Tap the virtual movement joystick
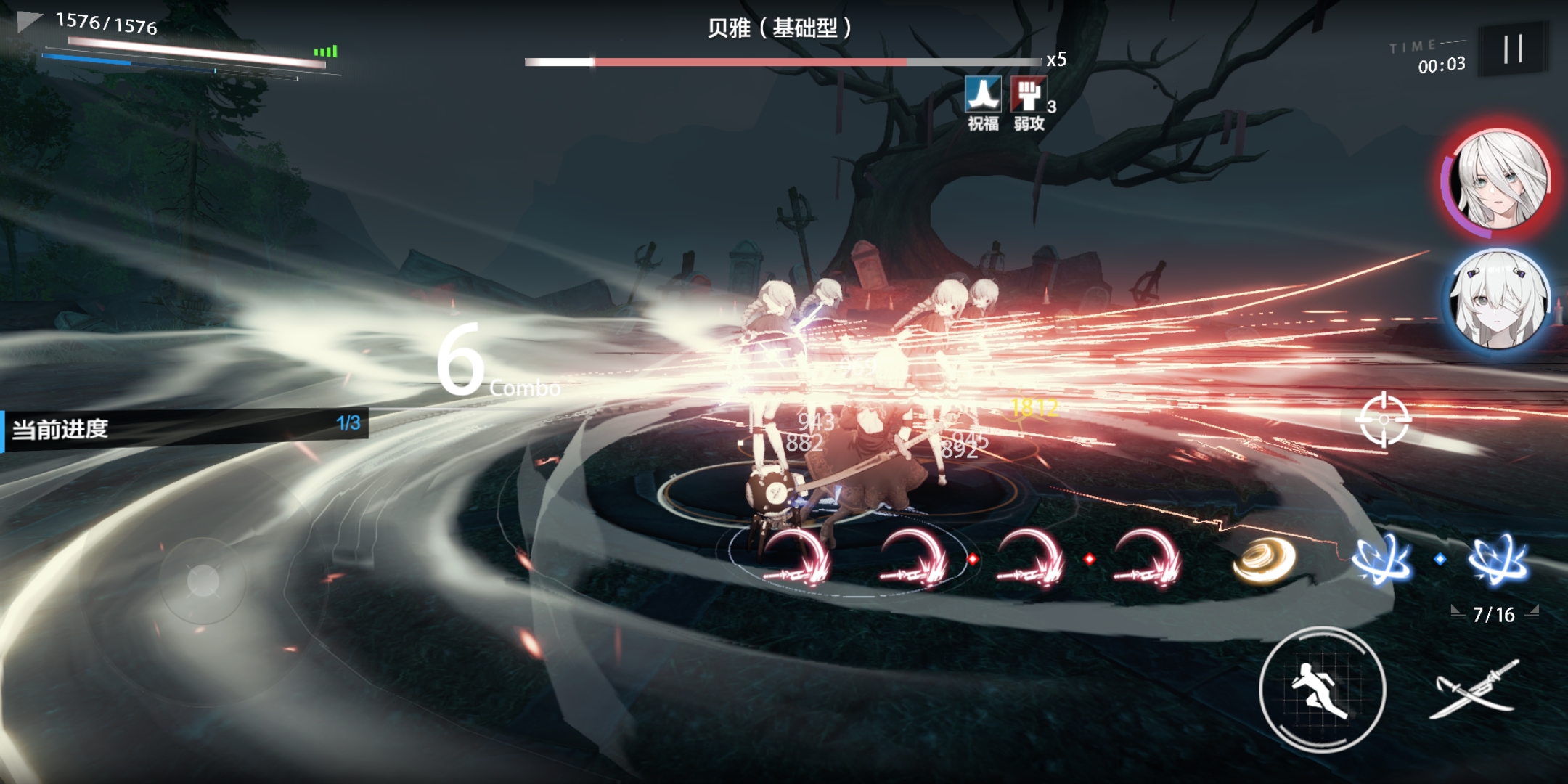This screenshot has height=784, width=1568. point(203,580)
